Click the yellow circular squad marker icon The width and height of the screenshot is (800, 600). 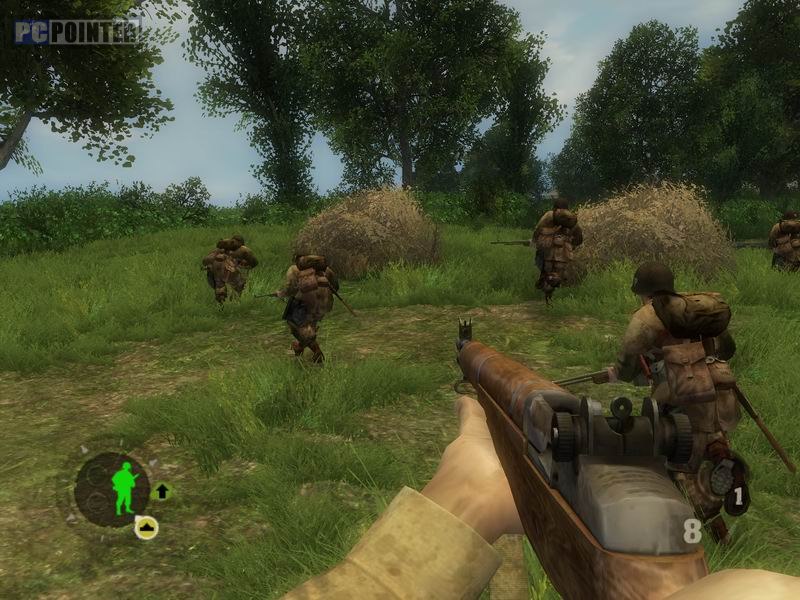[x=146, y=527]
